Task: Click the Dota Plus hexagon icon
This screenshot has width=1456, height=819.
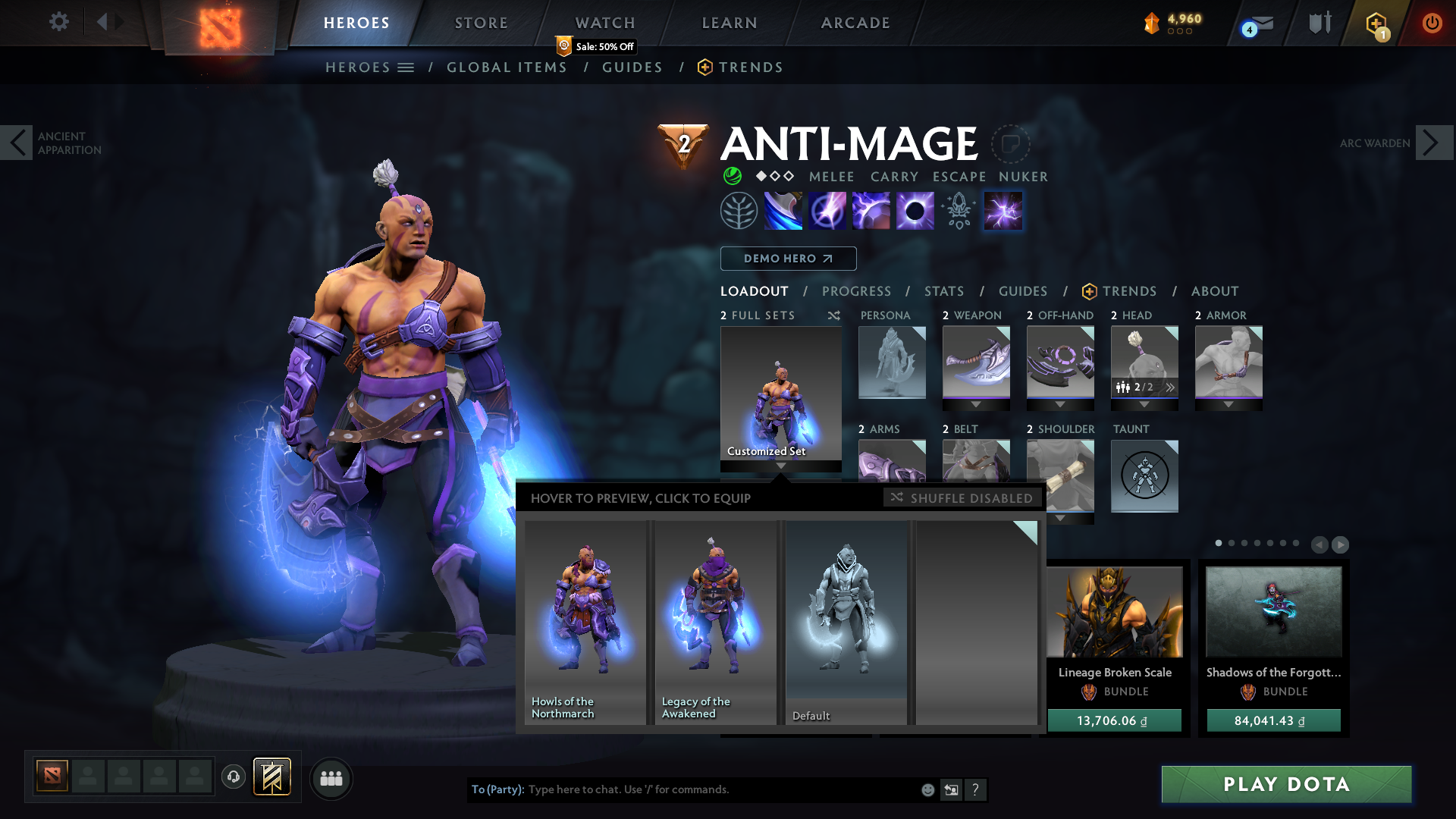Action: pyautogui.click(x=1375, y=23)
